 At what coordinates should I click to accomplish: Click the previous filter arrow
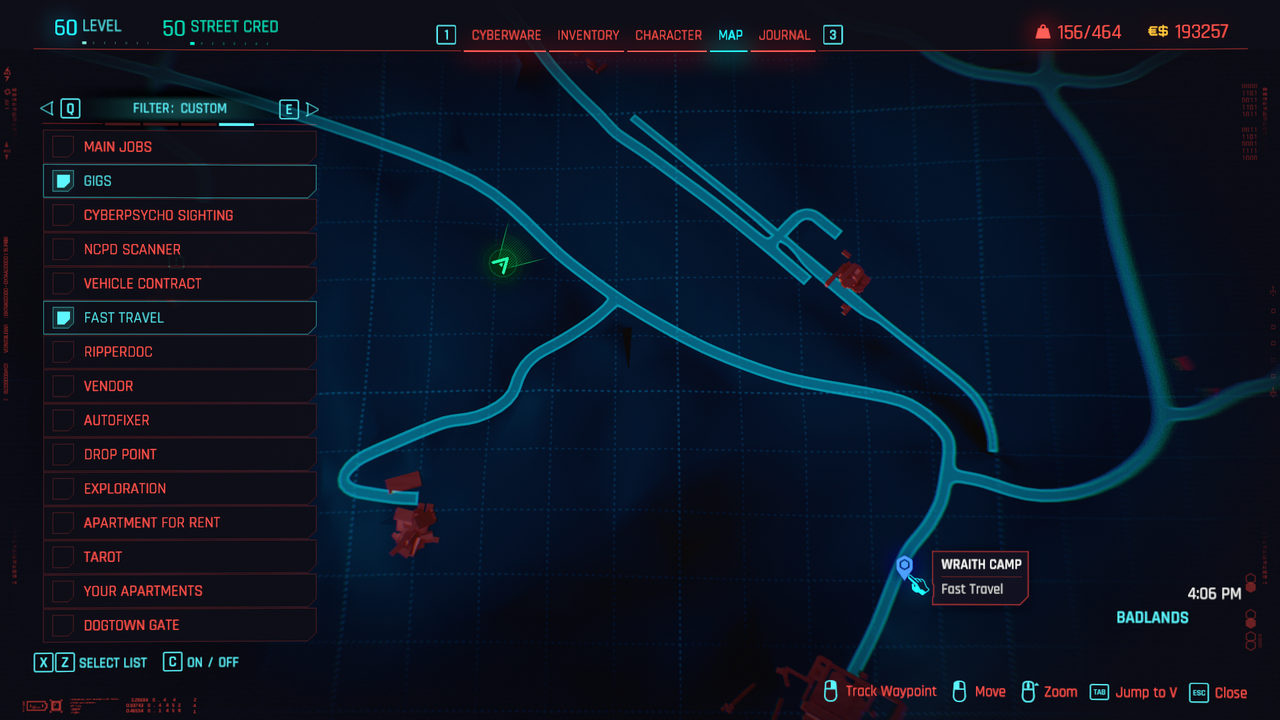point(46,109)
